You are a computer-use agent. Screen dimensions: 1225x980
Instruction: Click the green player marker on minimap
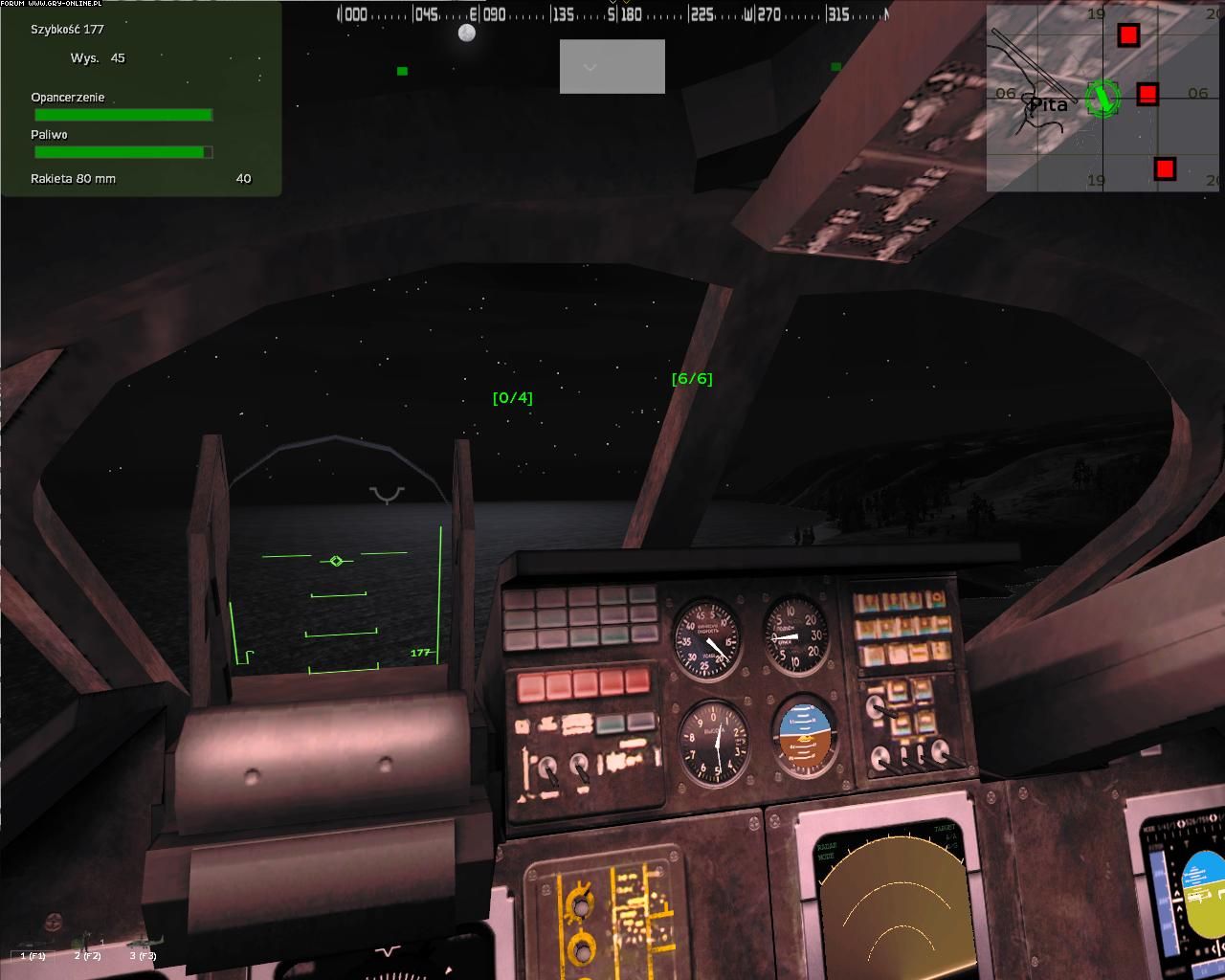[1102, 98]
